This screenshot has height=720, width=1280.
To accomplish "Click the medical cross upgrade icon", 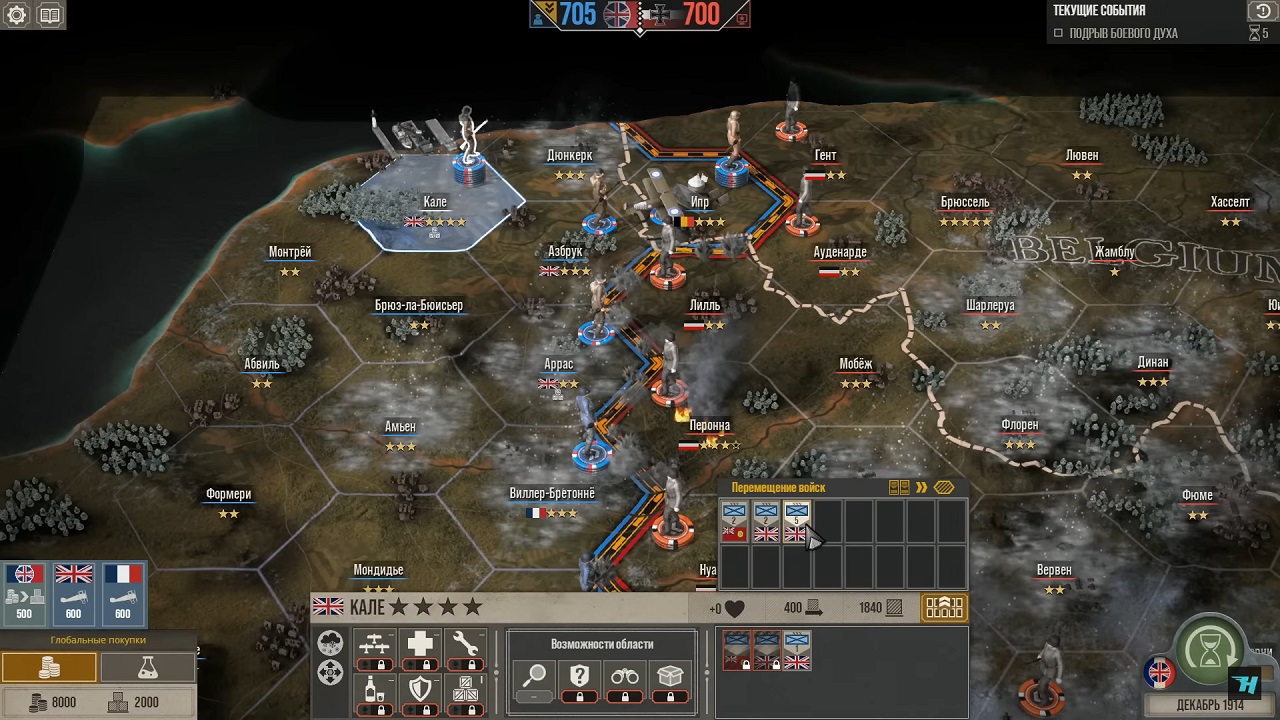I will coord(421,642).
